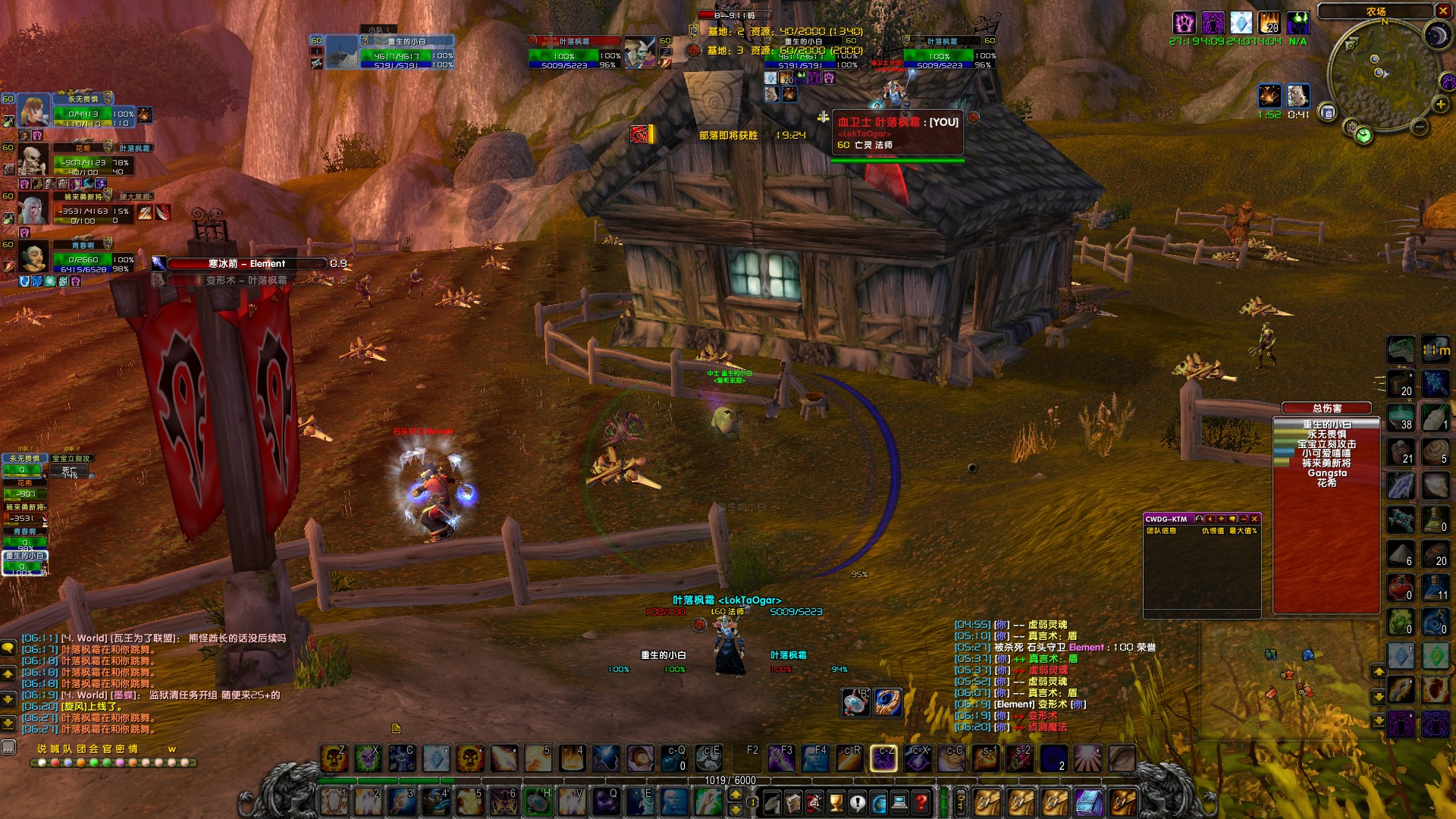Open the calendar icon beside the minimap
This screenshot has width=1456, height=819.
tap(1329, 111)
